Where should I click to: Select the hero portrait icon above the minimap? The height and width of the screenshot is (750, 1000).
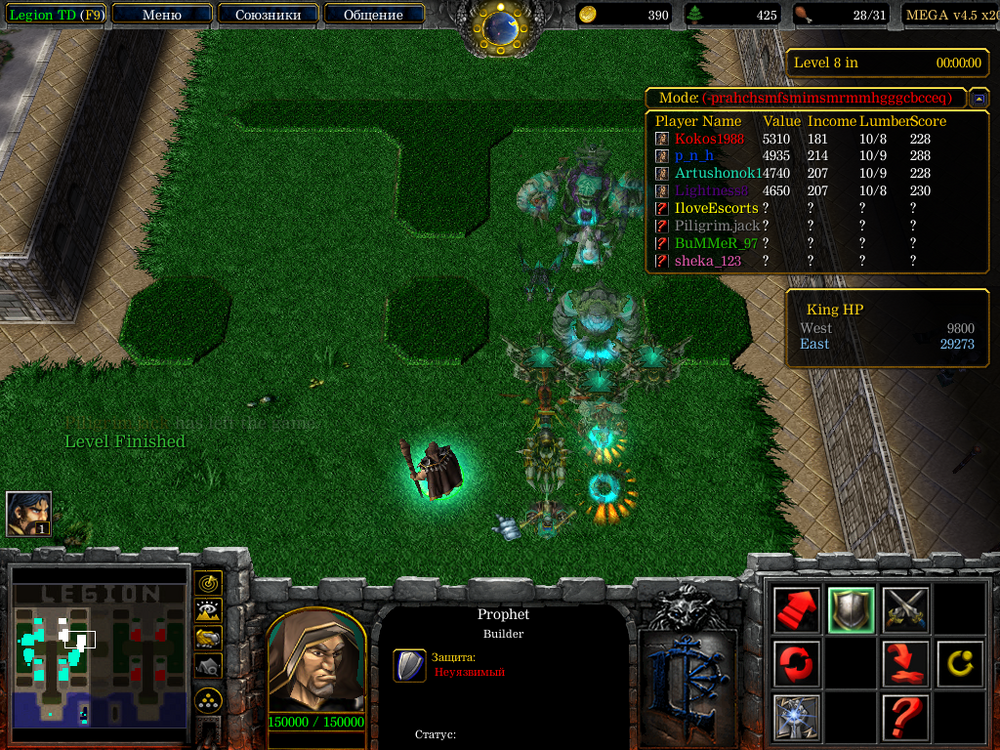click(29, 514)
